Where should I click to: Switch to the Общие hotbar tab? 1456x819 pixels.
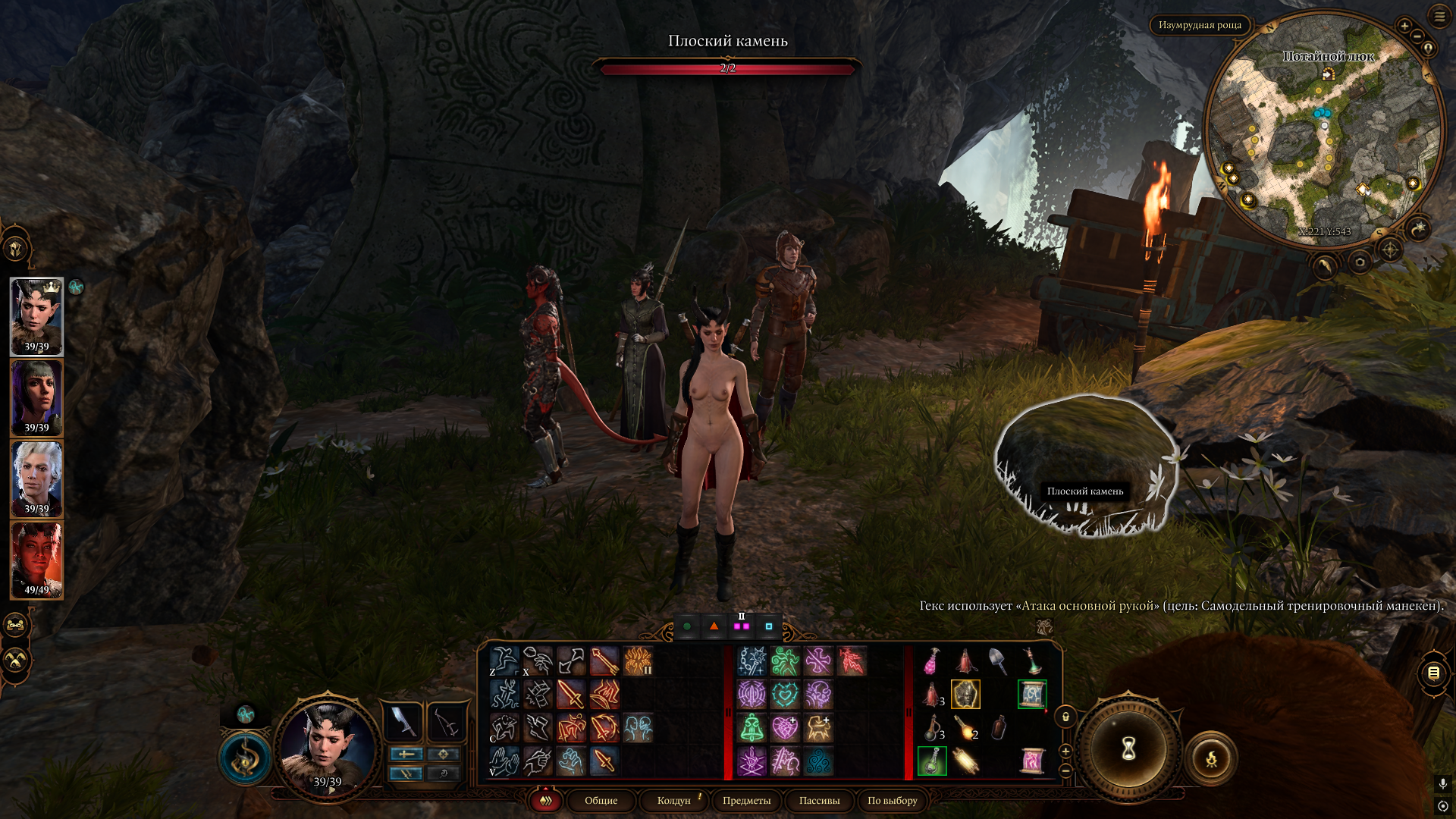pyautogui.click(x=601, y=801)
